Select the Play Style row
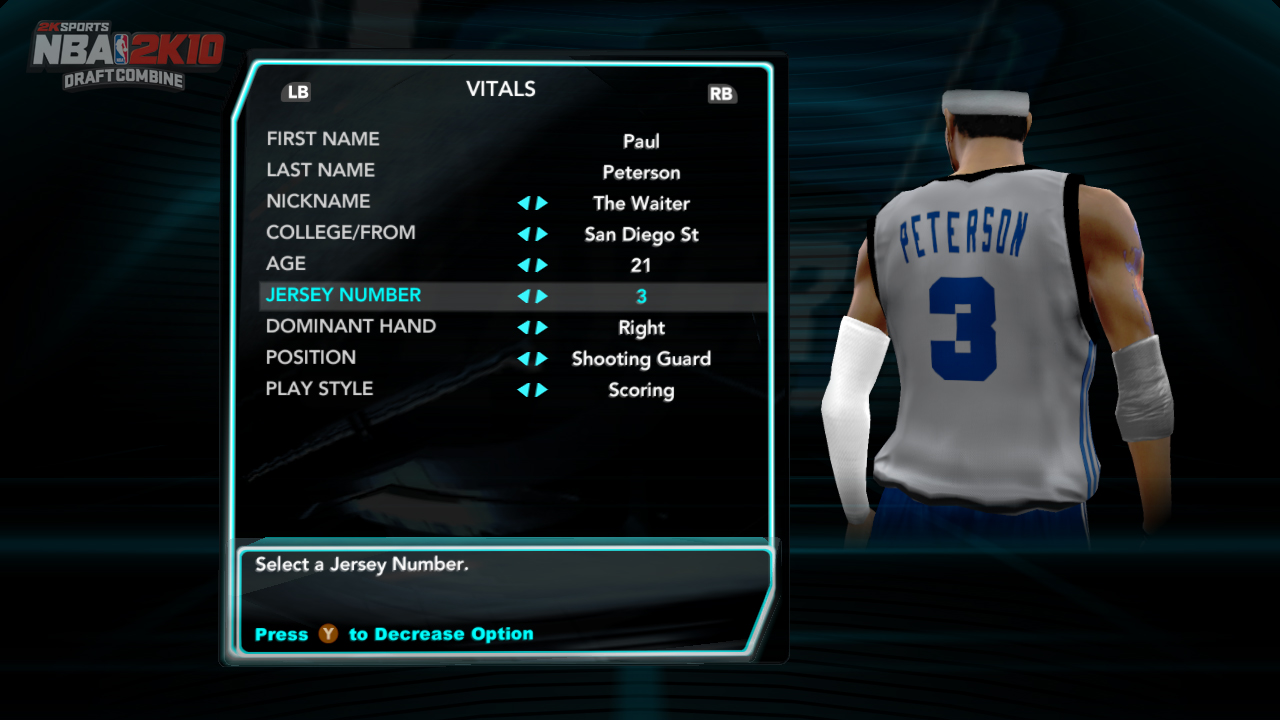 pos(319,388)
